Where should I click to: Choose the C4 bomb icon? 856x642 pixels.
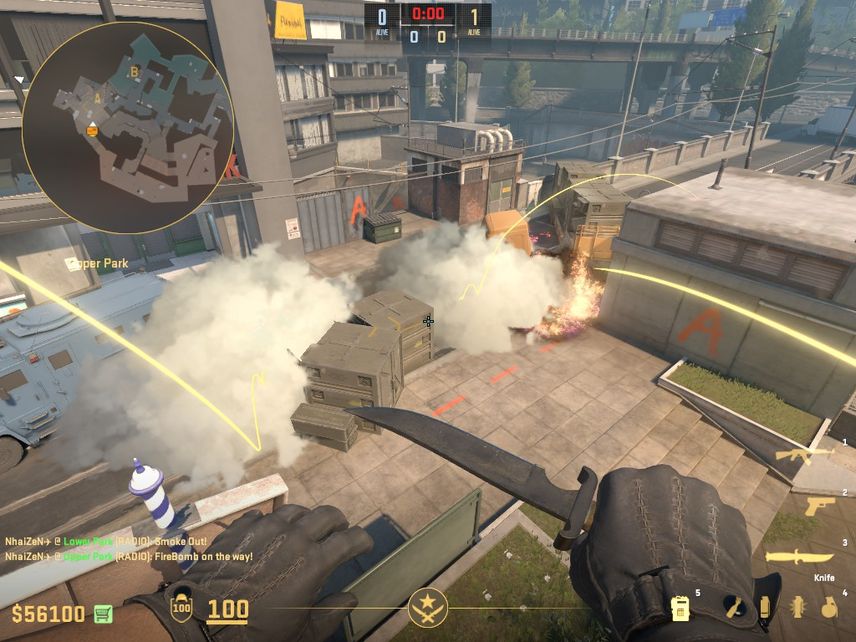(x=681, y=608)
